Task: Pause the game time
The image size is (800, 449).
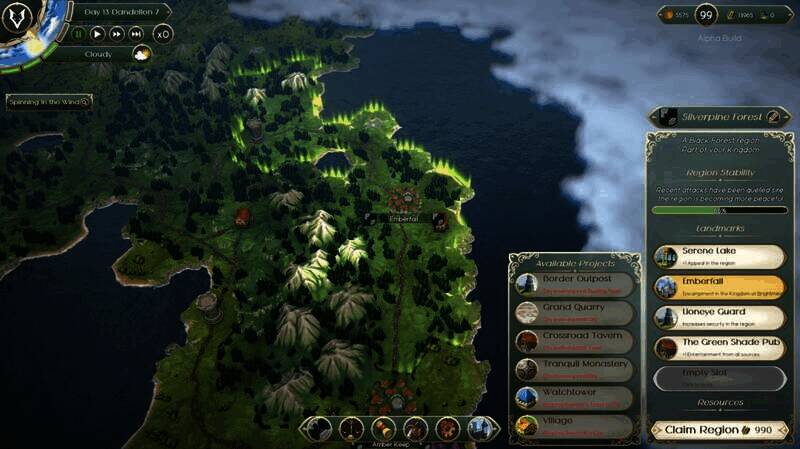Action: pos(78,33)
